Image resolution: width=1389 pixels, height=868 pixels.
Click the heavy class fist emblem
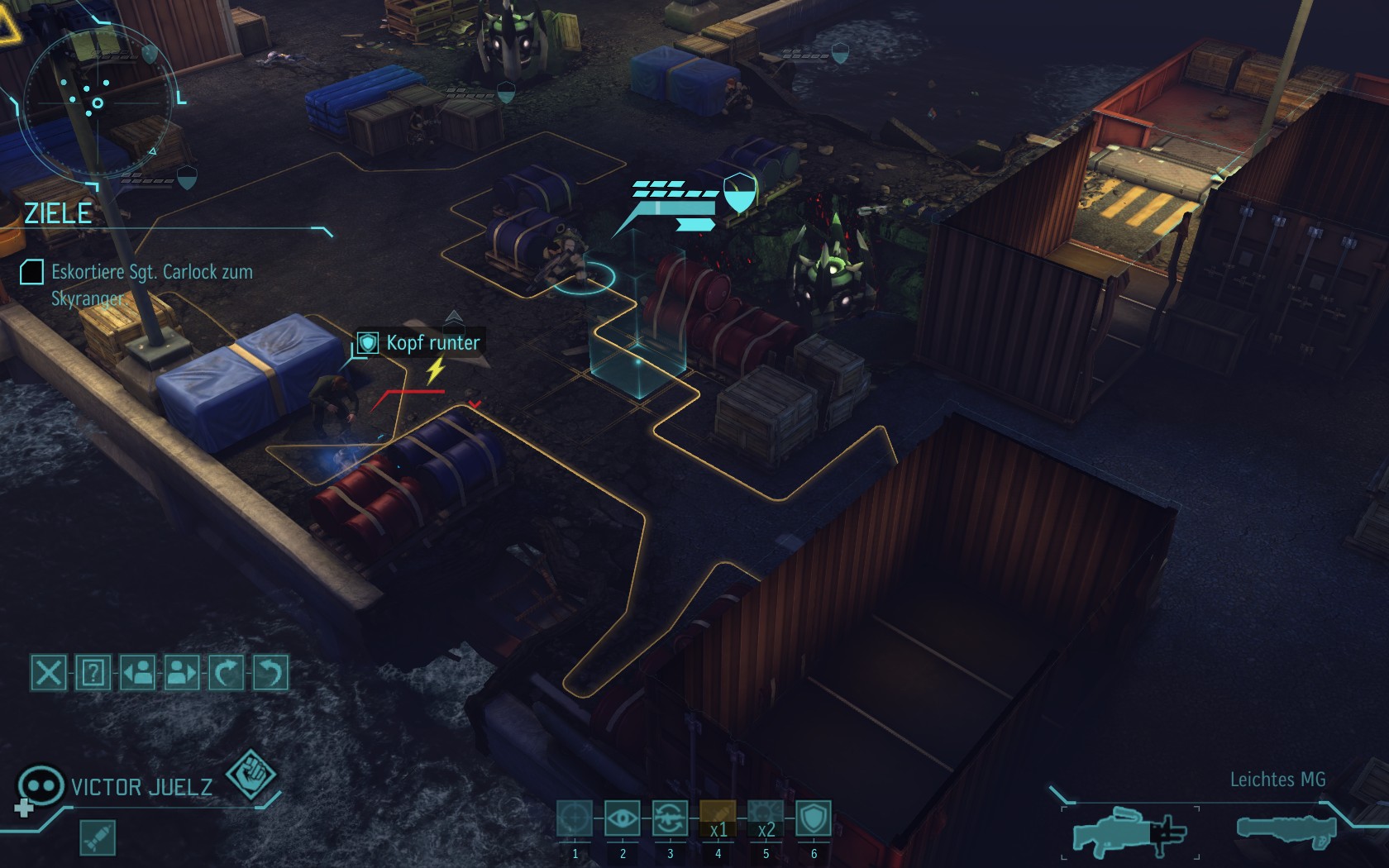[251, 775]
